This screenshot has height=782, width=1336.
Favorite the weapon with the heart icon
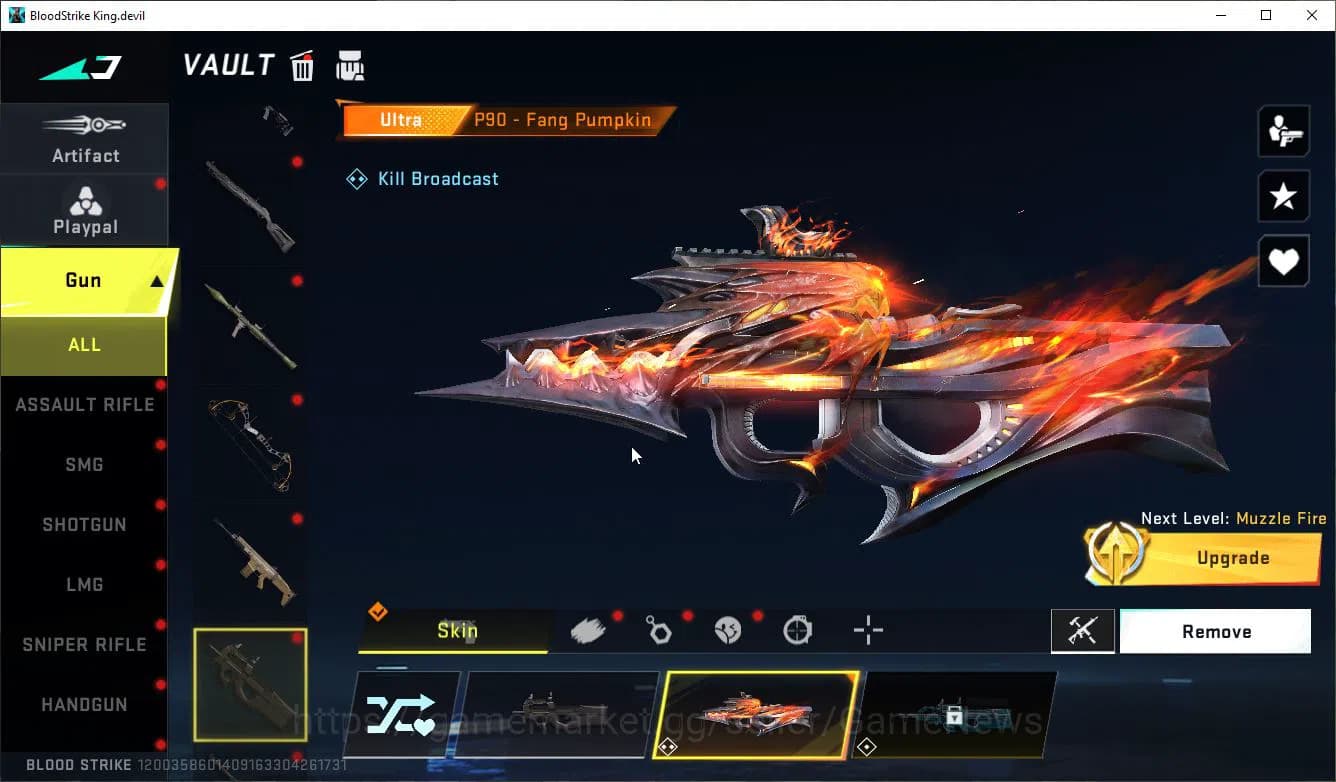point(1283,261)
